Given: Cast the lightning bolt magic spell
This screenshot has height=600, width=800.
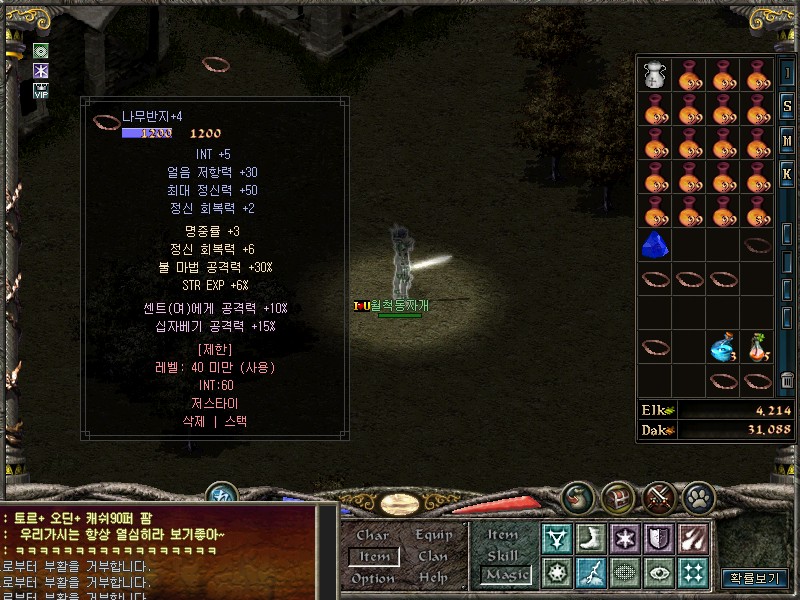Looking at the screenshot, I should 591,573.
